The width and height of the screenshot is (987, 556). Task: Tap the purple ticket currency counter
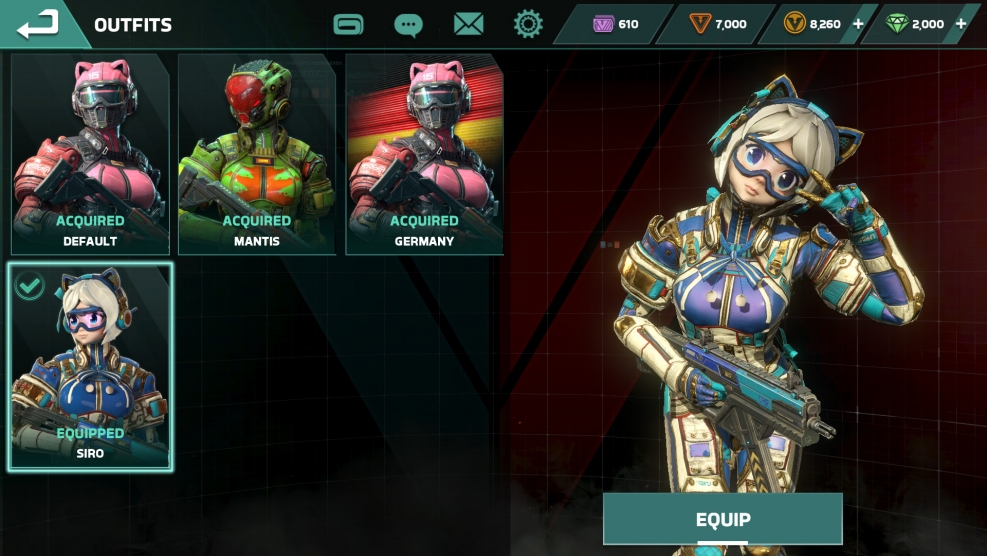click(x=616, y=24)
